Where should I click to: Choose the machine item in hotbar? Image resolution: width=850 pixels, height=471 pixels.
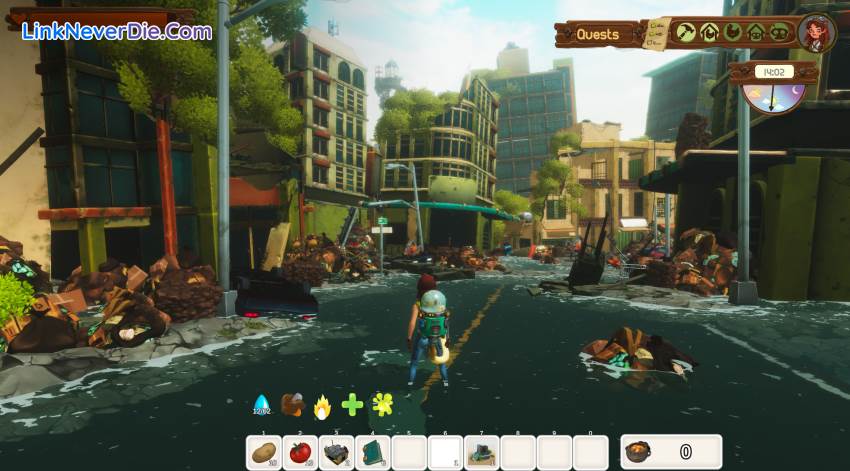[x=336, y=452]
